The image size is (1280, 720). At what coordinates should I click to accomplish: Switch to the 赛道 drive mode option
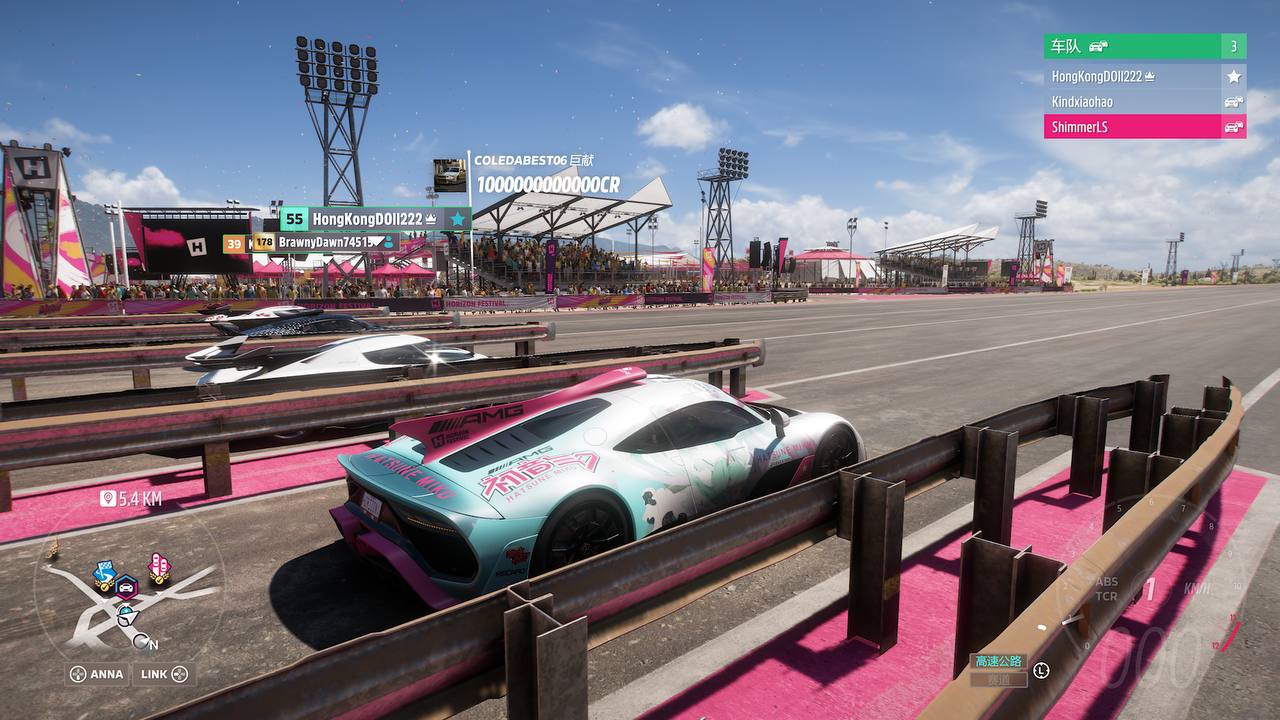click(999, 680)
